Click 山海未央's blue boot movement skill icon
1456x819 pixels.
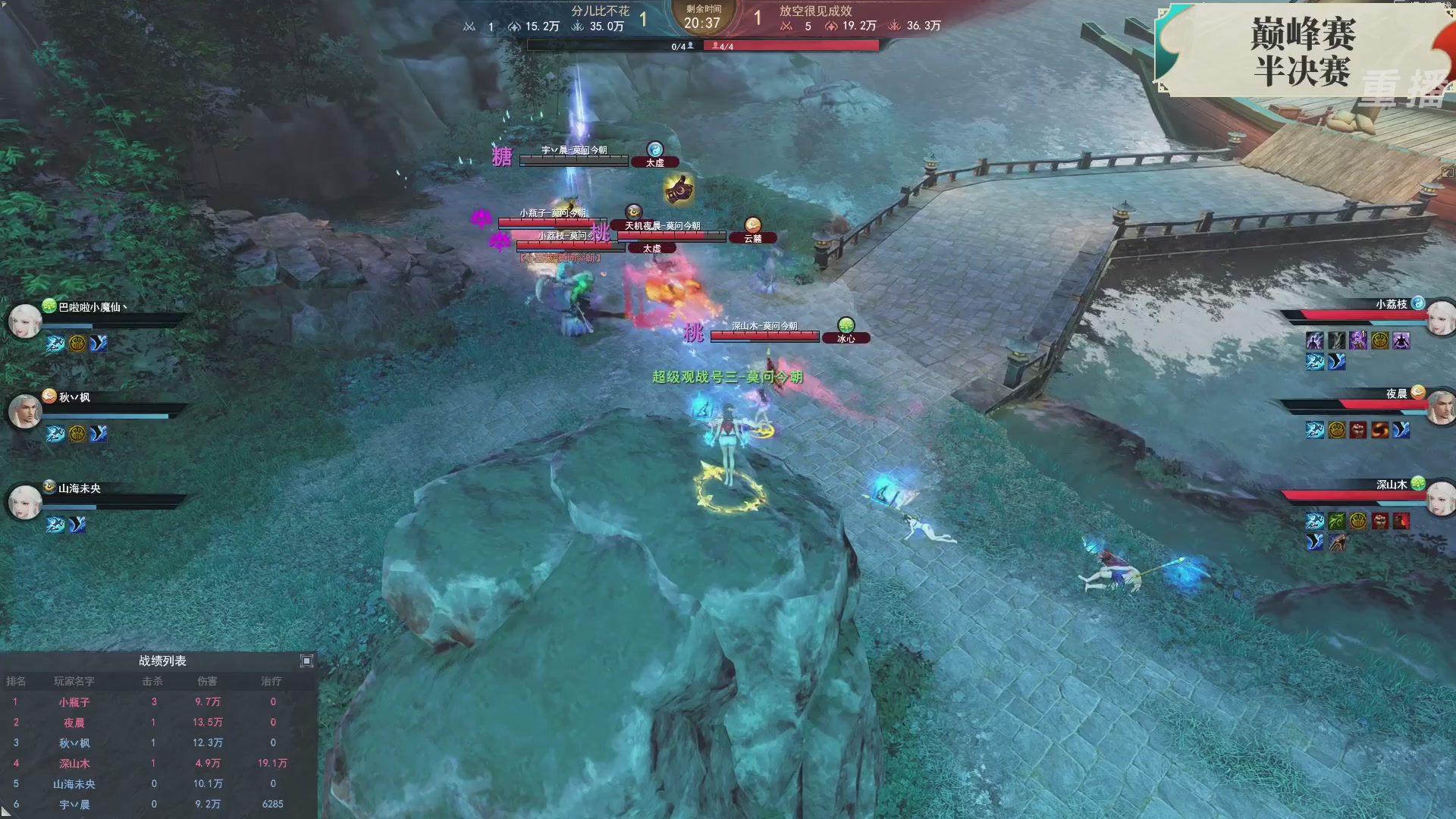coord(77,524)
